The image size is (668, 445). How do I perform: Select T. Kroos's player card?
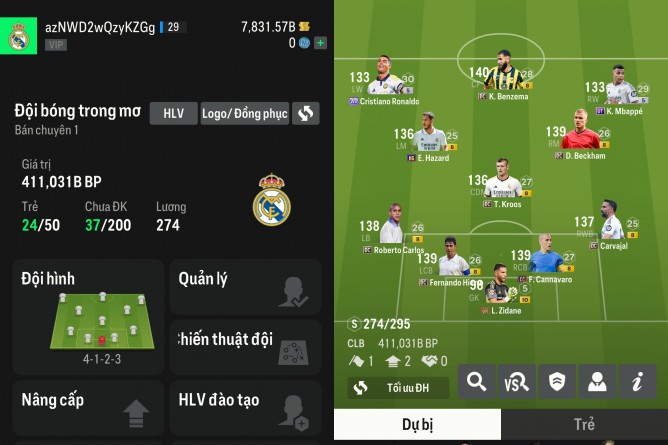506,182
